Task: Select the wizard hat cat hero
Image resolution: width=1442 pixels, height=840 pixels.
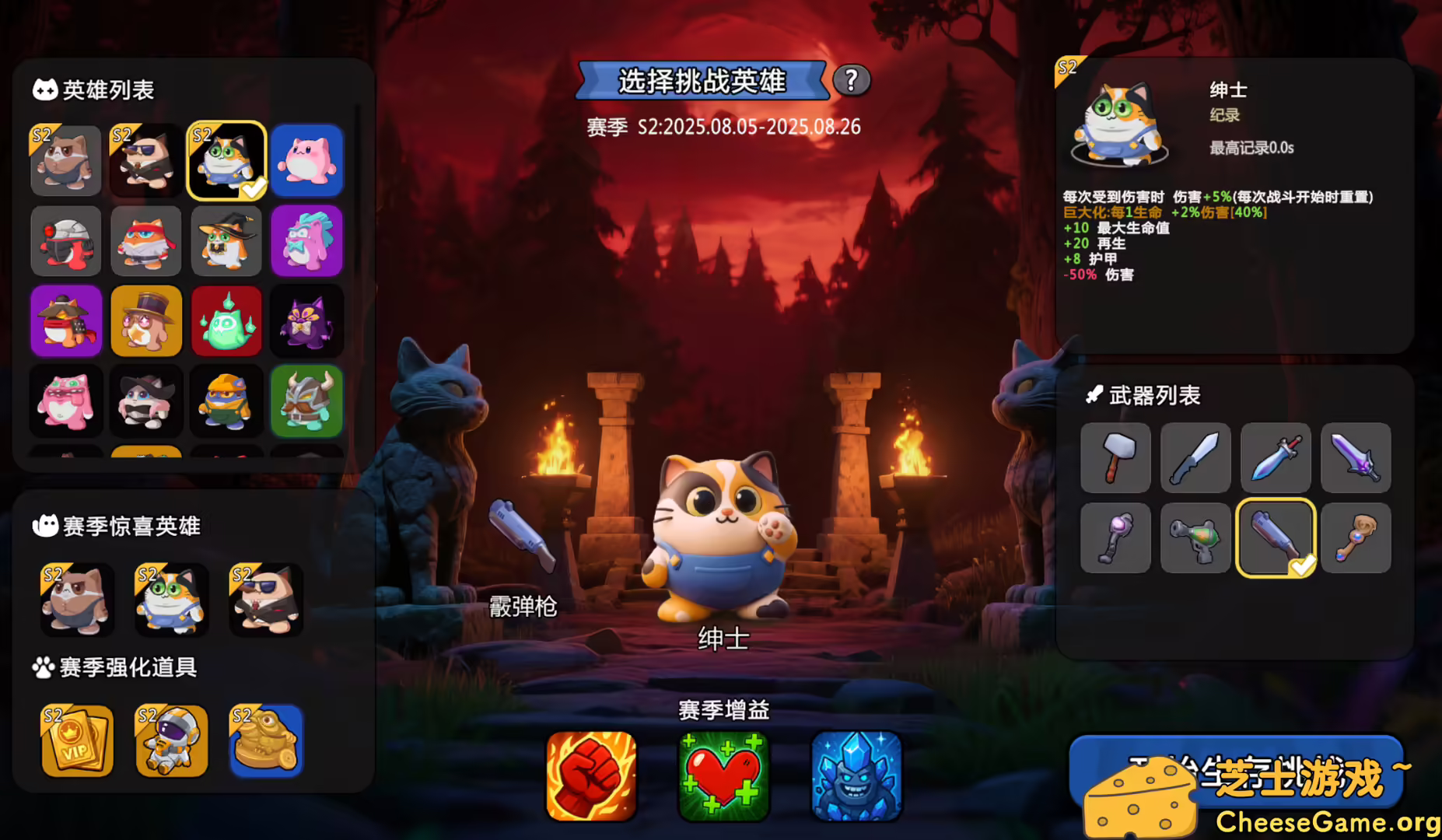Action: click(x=226, y=242)
